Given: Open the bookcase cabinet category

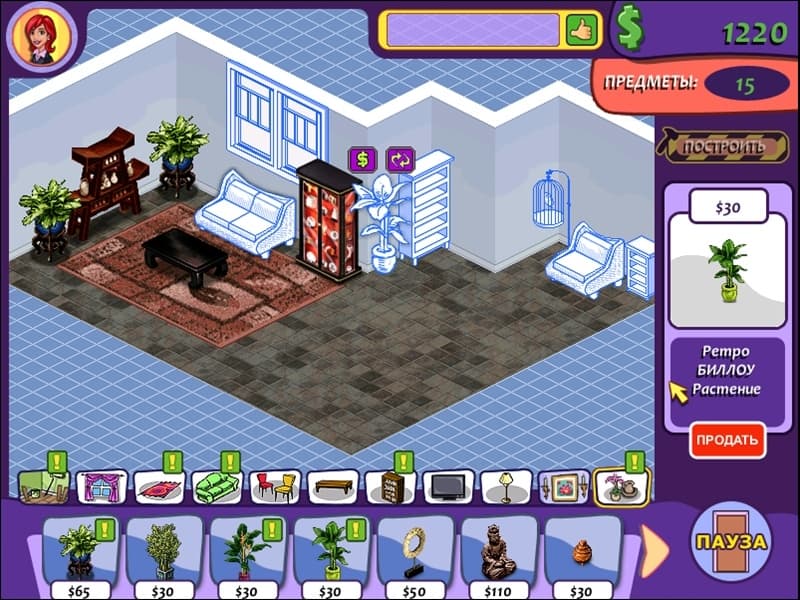Looking at the screenshot, I should tap(390, 487).
